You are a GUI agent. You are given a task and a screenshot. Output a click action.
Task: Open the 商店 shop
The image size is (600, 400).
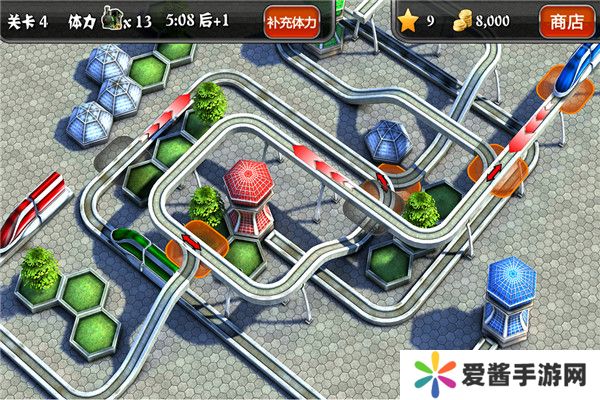click(x=567, y=19)
